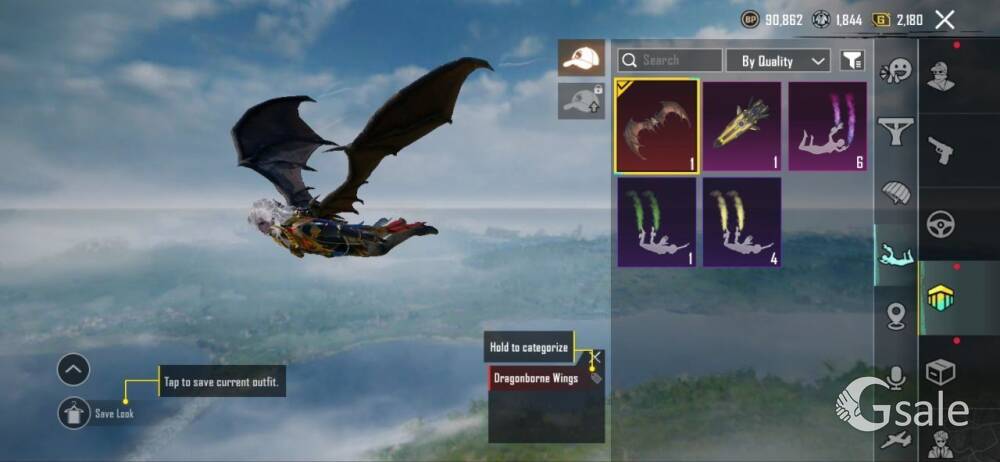The image size is (1000, 462).
Task: Show the white cap outfit view
Action: coord(581,58)
